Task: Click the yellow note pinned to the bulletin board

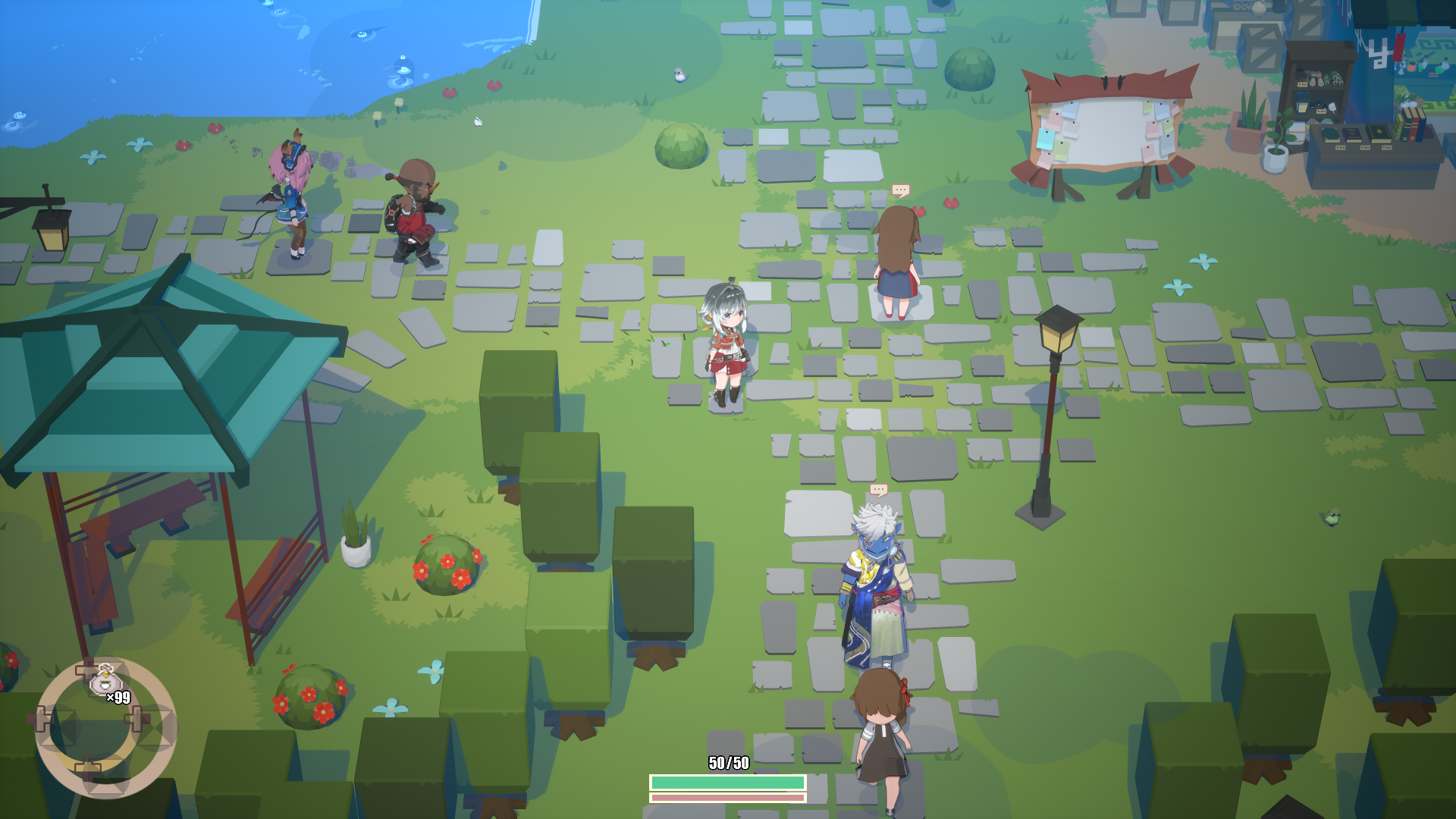Action: point(1147,106)
